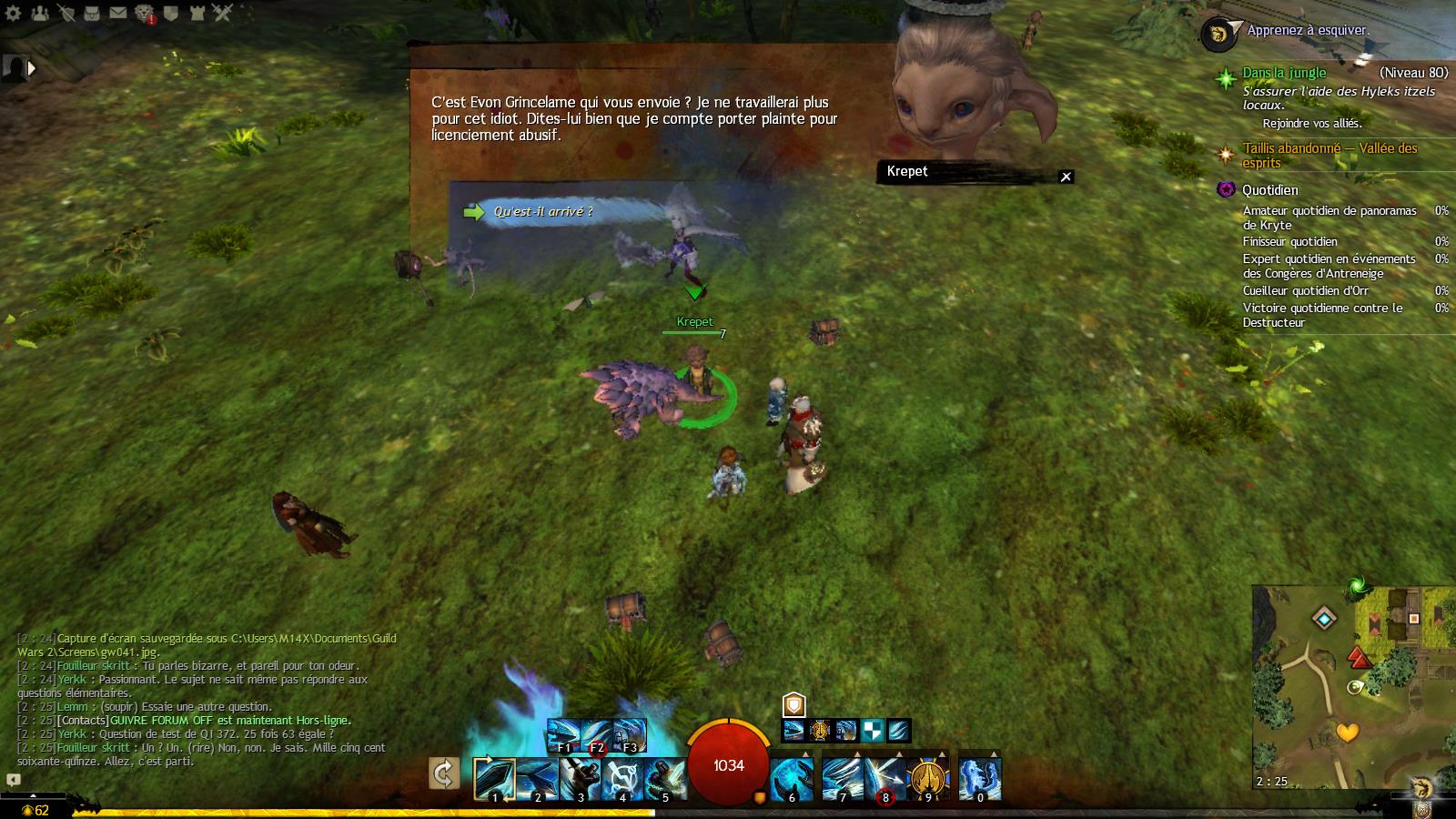Viewport: 1456px width, 819px height.
Task: Activate weapon skill in slot 1
Action: pos(494,779)
